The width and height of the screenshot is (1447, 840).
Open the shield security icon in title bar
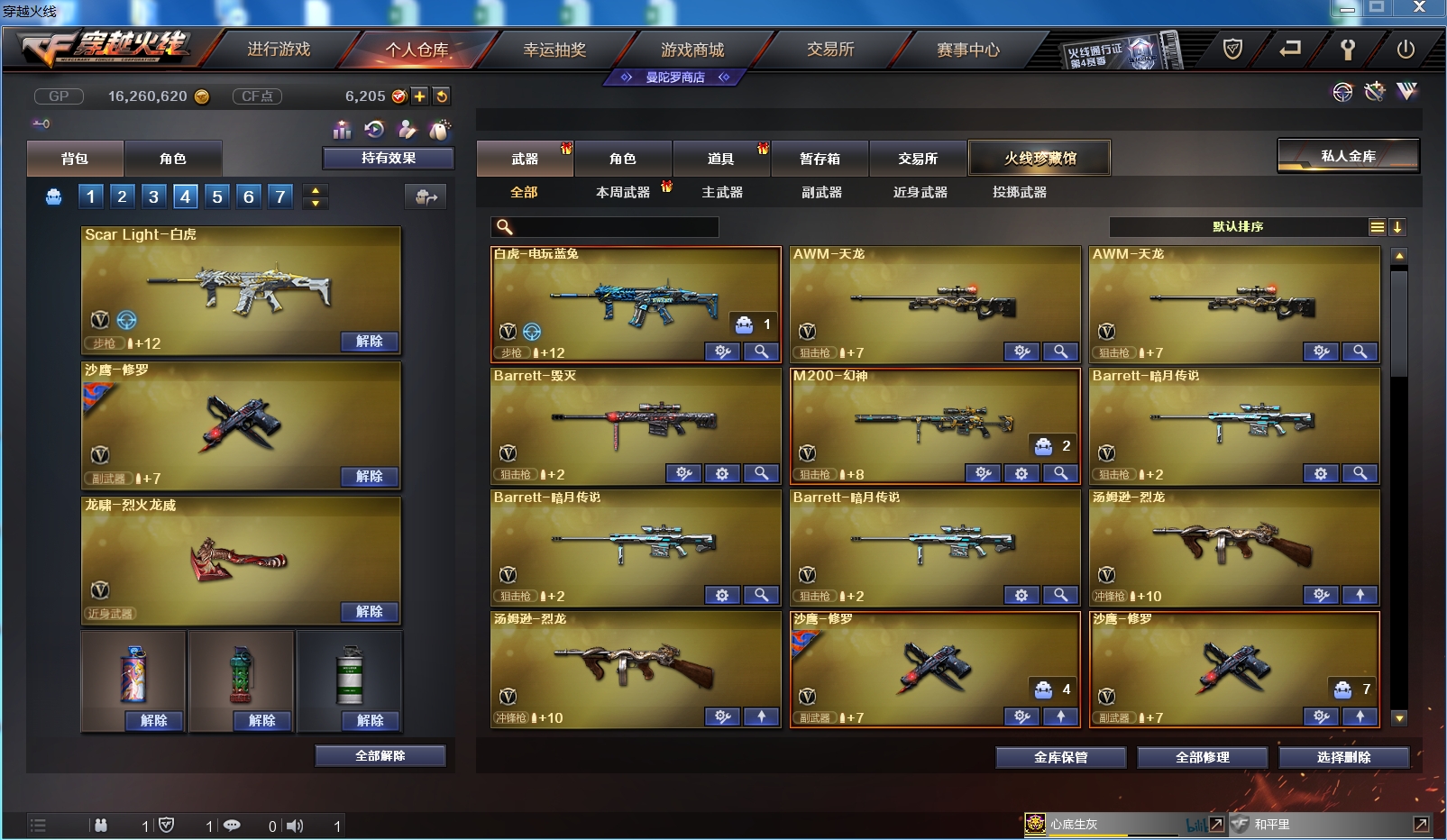1232,50
